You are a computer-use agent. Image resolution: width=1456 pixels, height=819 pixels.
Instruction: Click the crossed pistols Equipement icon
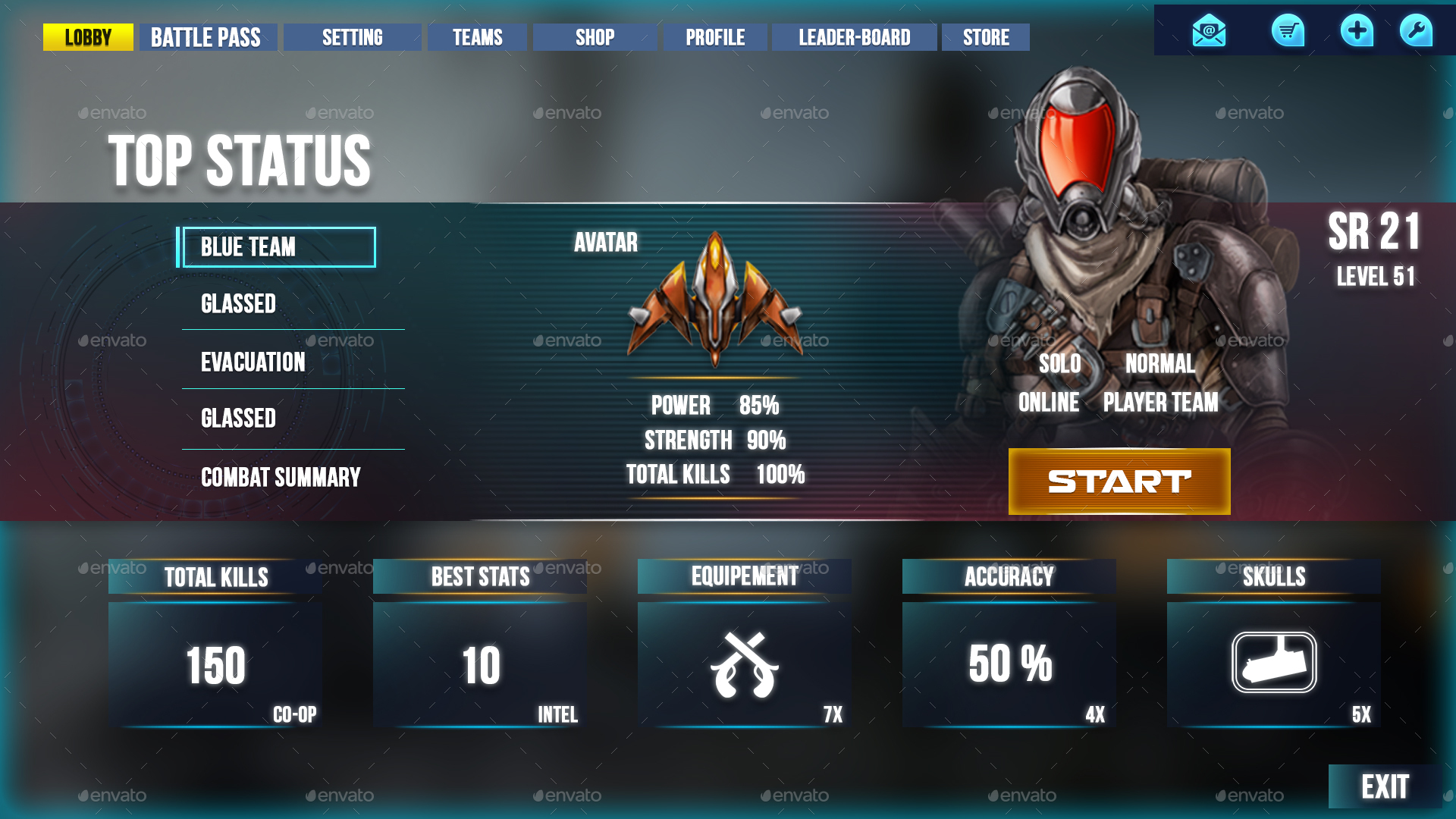(x=746, y=665)
